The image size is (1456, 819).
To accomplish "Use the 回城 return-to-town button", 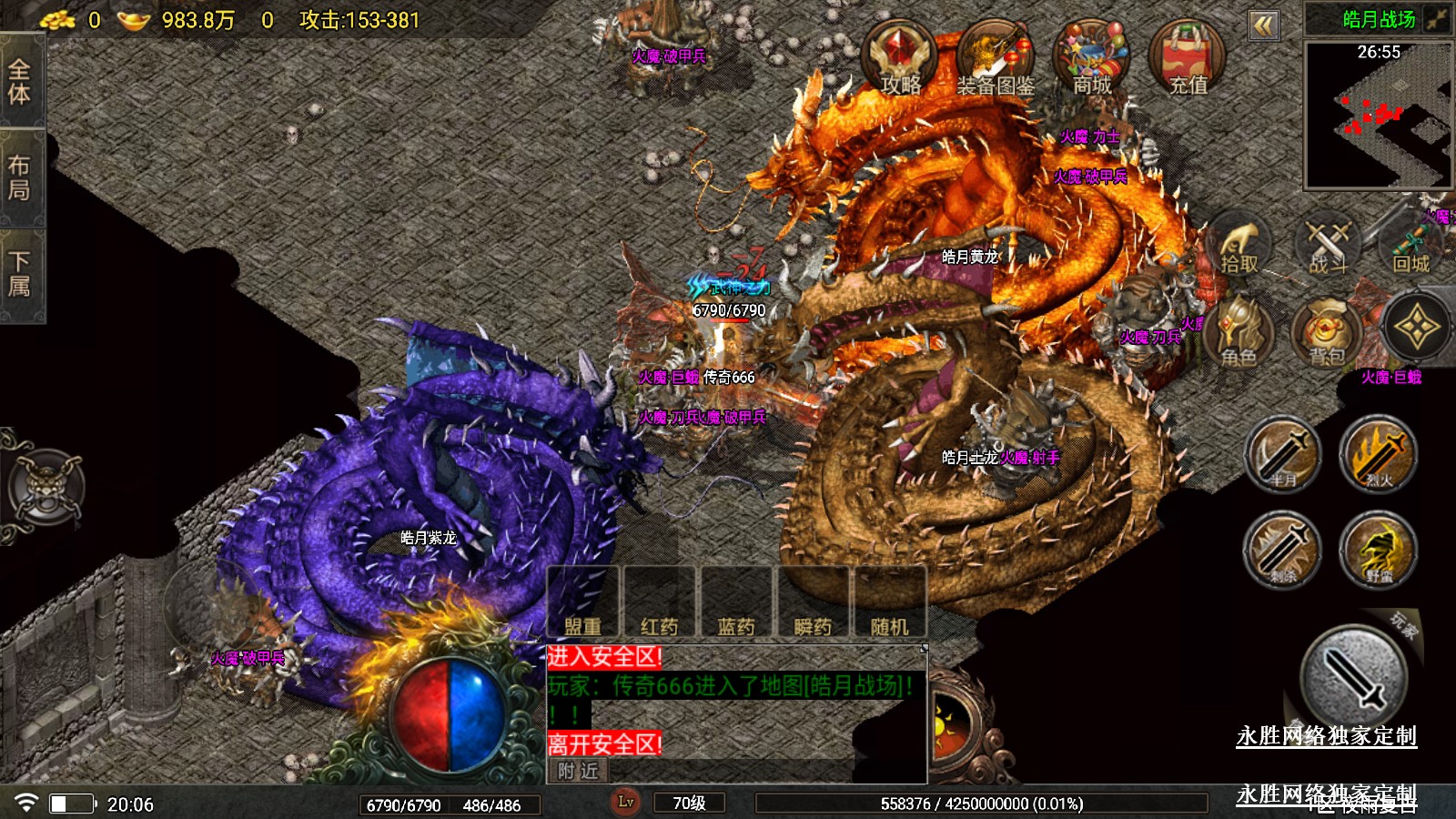I will pyautogui.click(x=1411, y=248).
